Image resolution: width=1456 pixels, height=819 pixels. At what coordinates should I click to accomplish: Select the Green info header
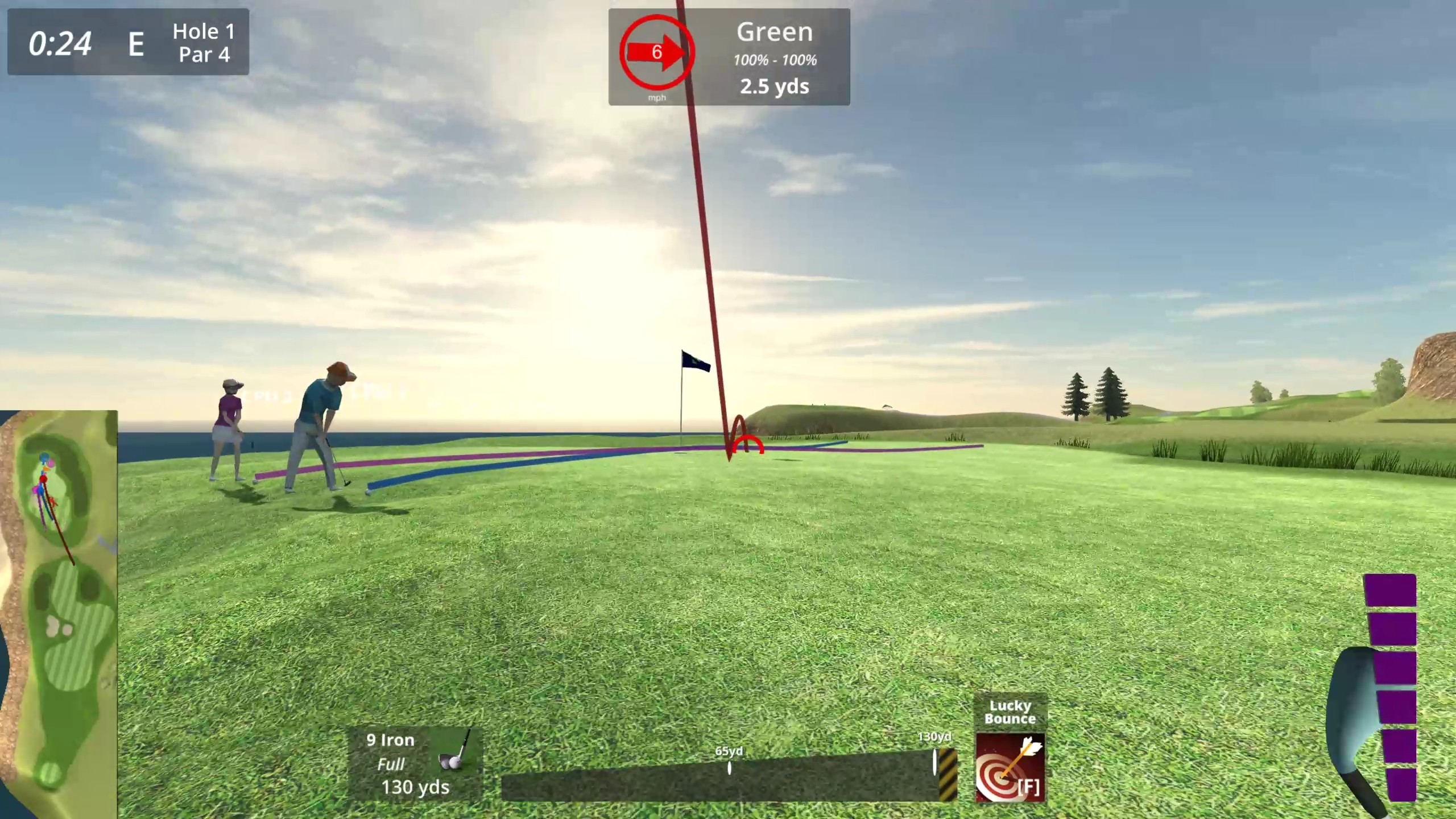[x=775, y=32]
